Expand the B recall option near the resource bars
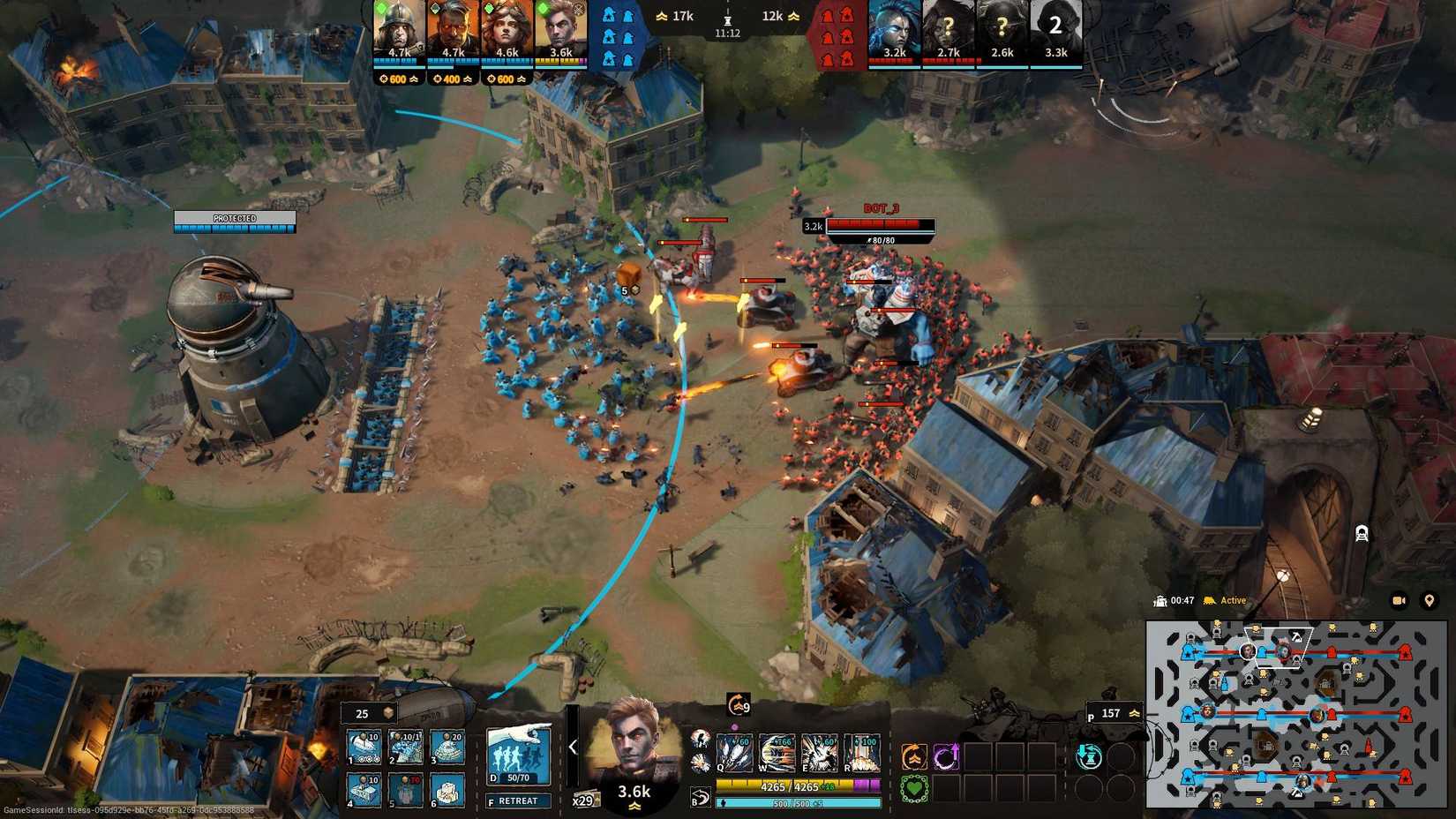Screen dimensions: 1456x819 (x=699, y=798)
